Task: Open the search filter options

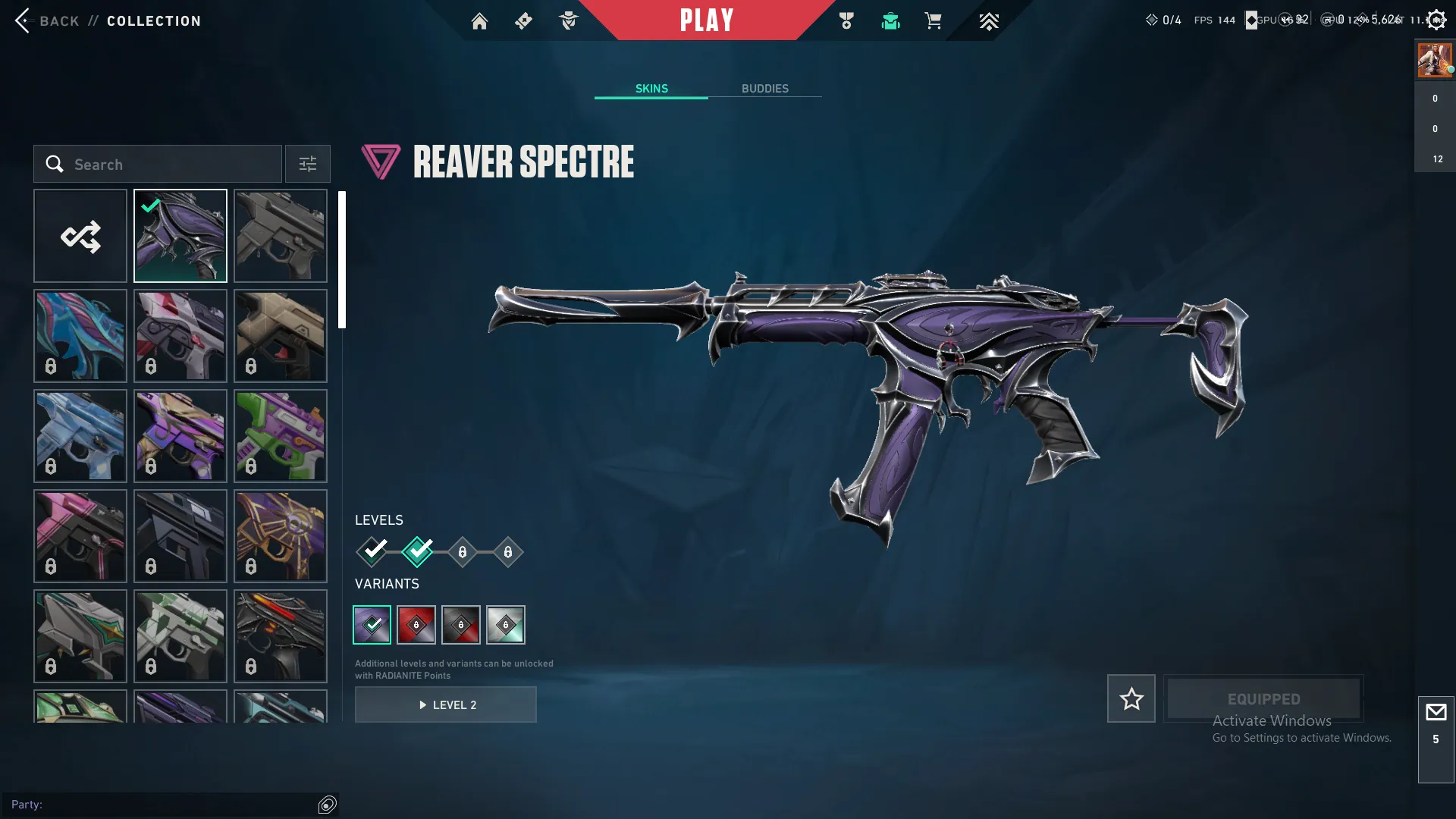Action: click(307, 164)
